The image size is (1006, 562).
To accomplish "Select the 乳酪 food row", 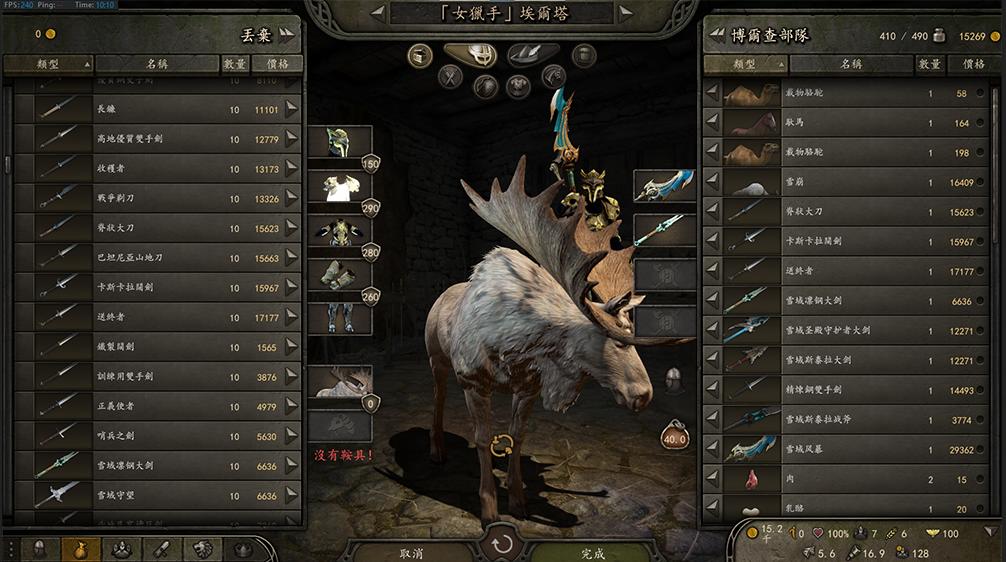I will point(850,509).
